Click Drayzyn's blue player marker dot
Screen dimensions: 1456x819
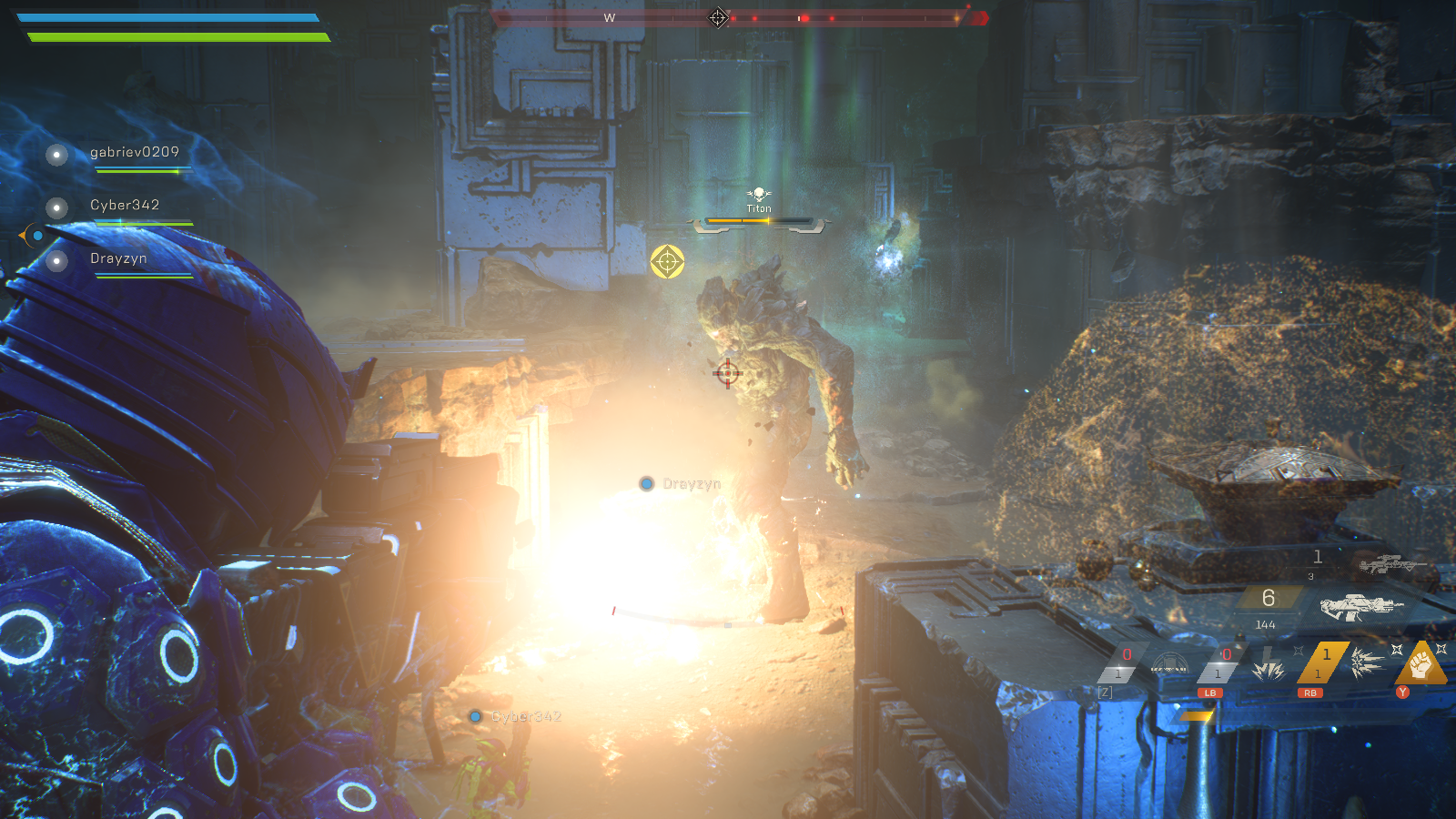(646, 484)
